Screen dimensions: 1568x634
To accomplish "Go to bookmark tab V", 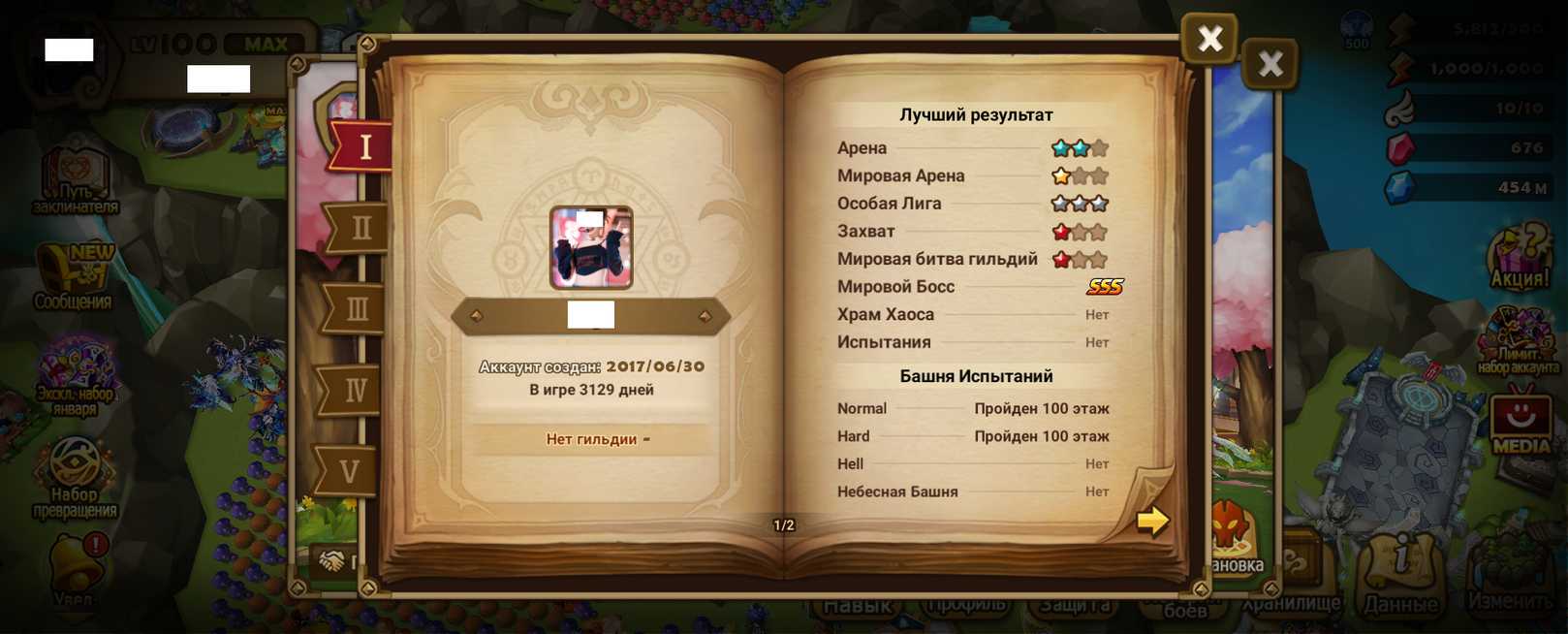I will click(349, 472).
